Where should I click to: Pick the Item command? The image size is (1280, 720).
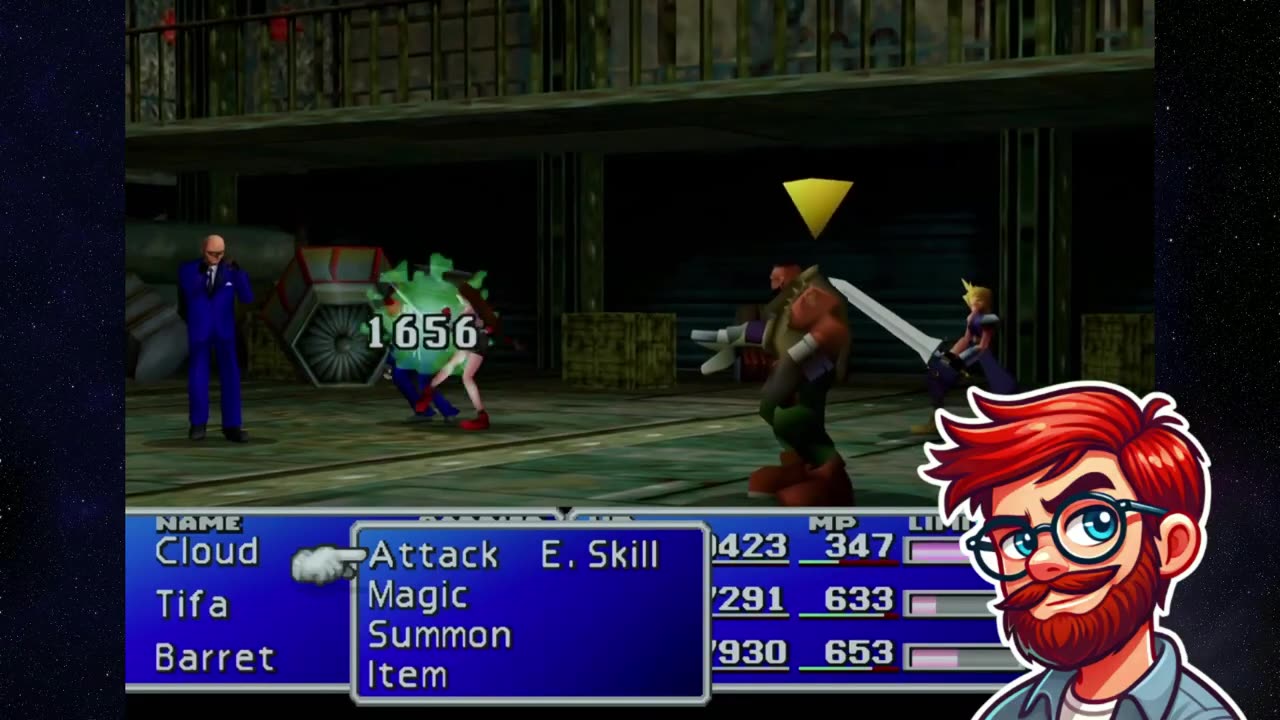pos(407,676)
